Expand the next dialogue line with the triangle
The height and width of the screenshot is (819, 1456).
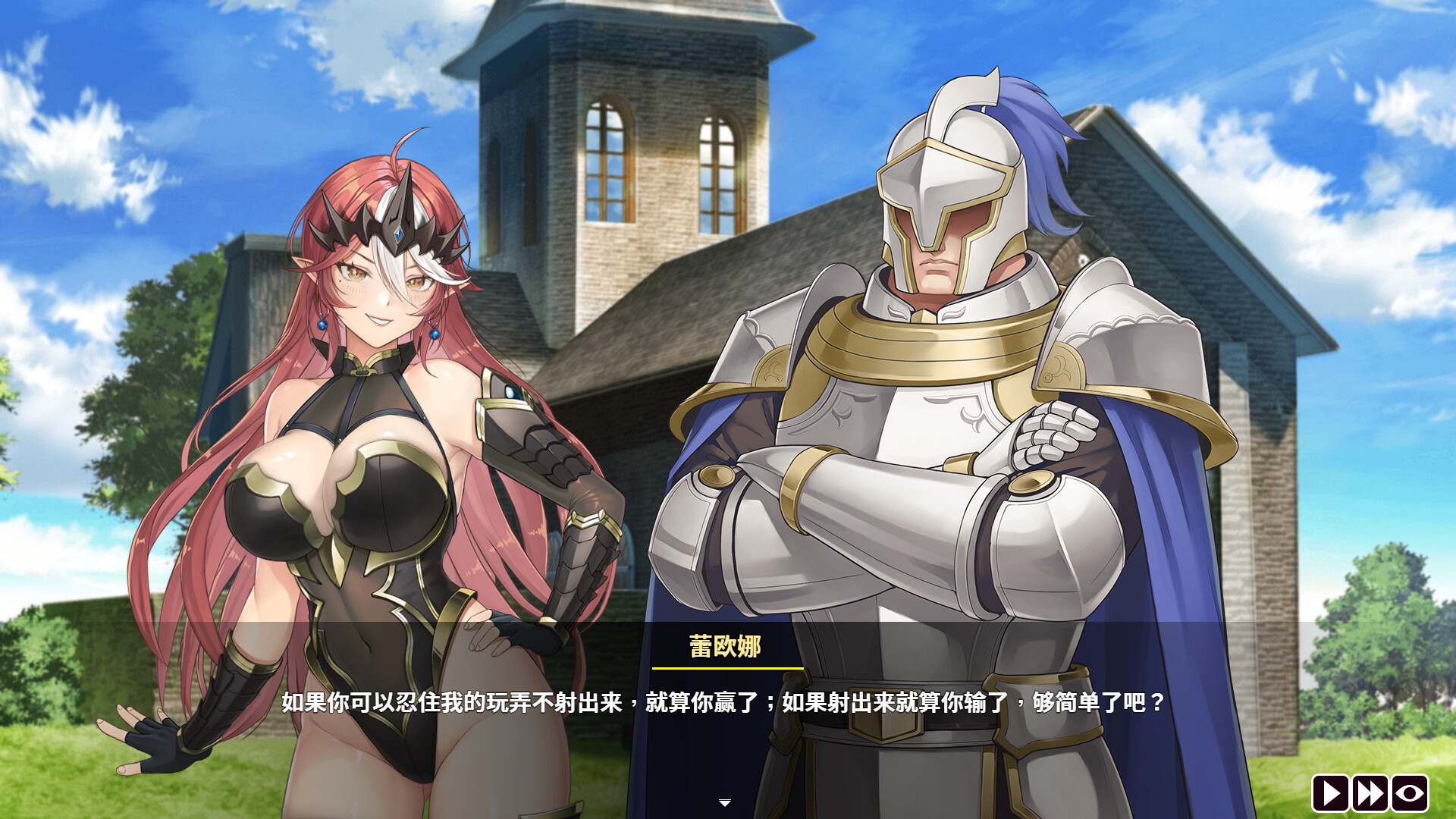(x=726, y=799)
